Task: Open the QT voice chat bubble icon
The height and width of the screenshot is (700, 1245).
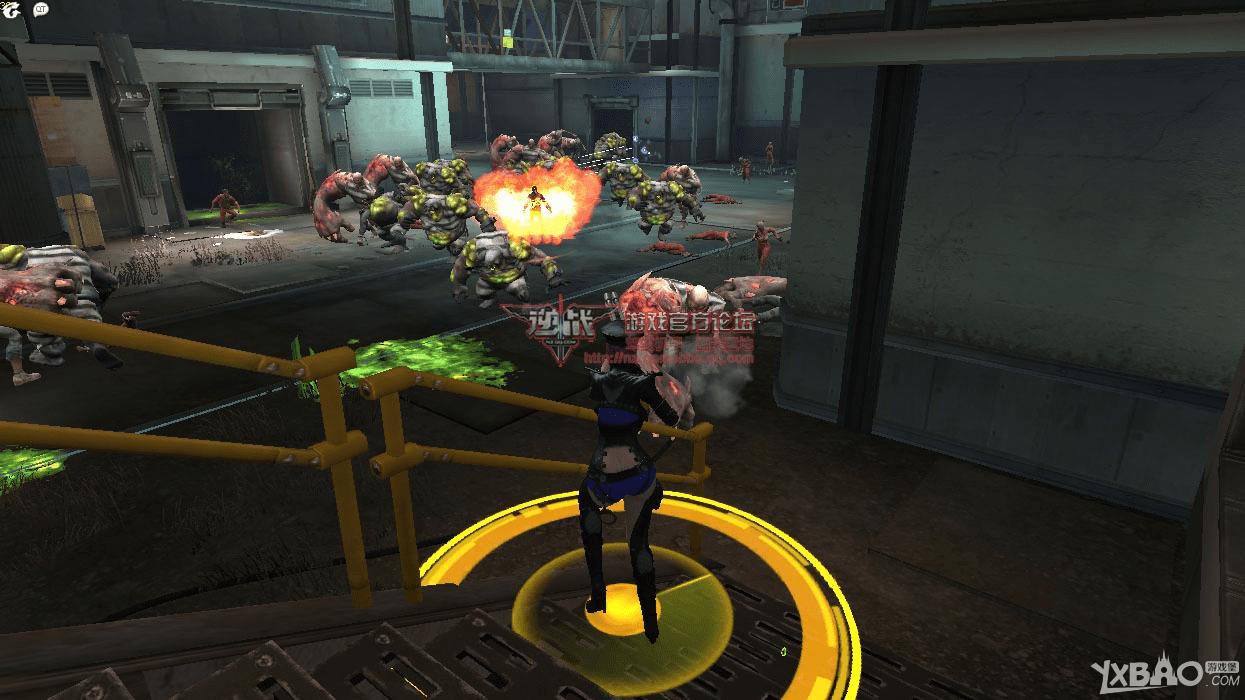Action: tap(41, 9)
